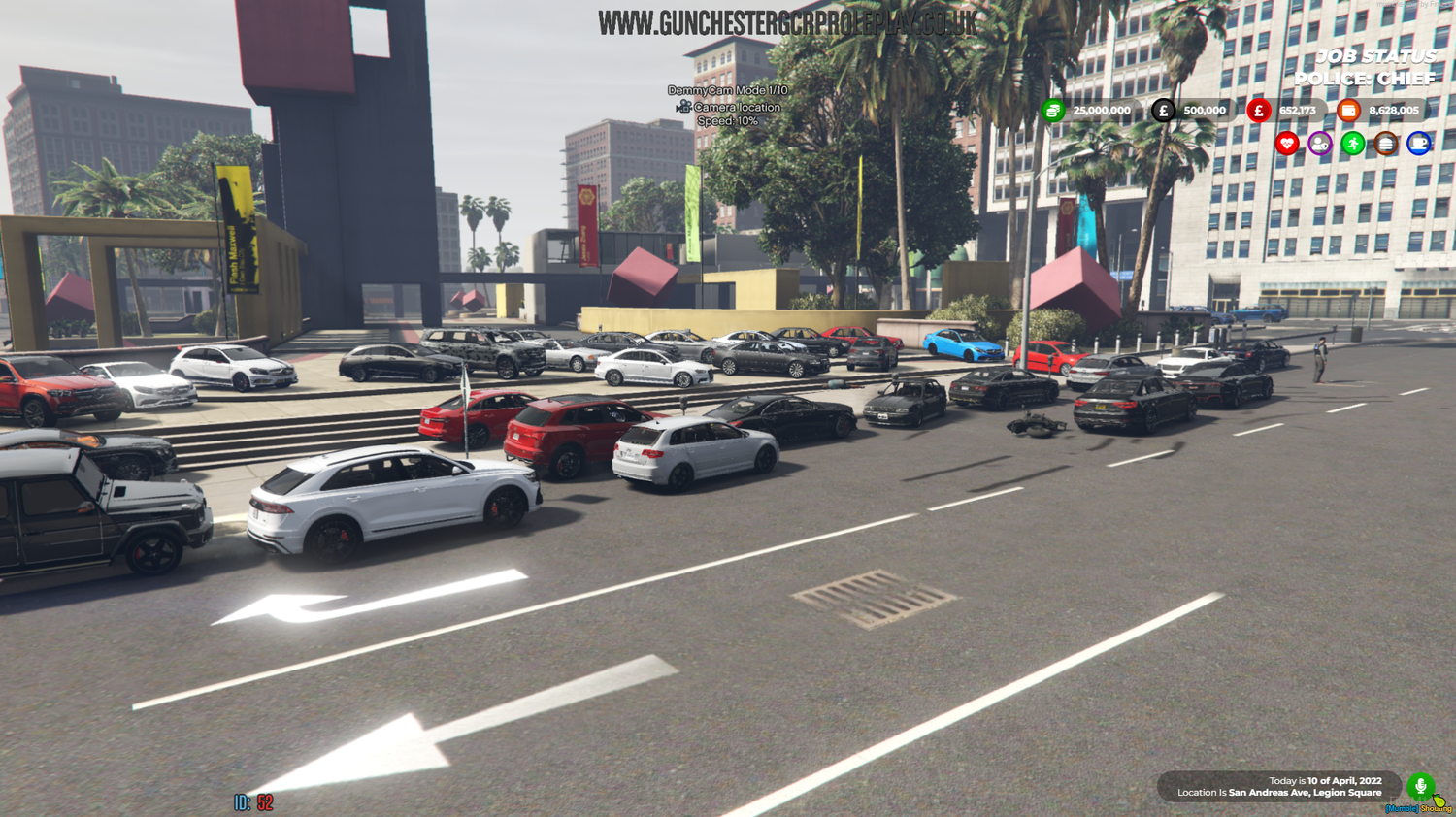Click the green stamina runner icon
1456x817 pixels.
pos(1352,144)
